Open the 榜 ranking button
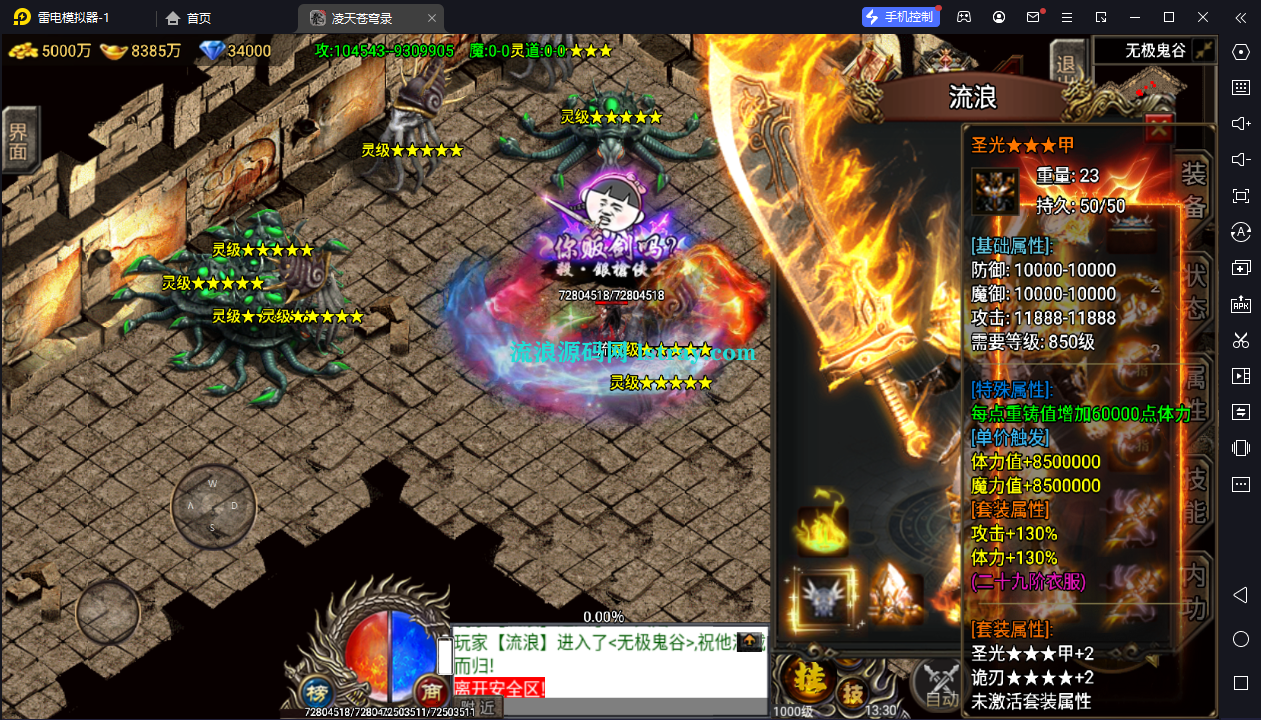This screenshot has width=1261, height=720. pyautogui.click(x=317, y=692)
